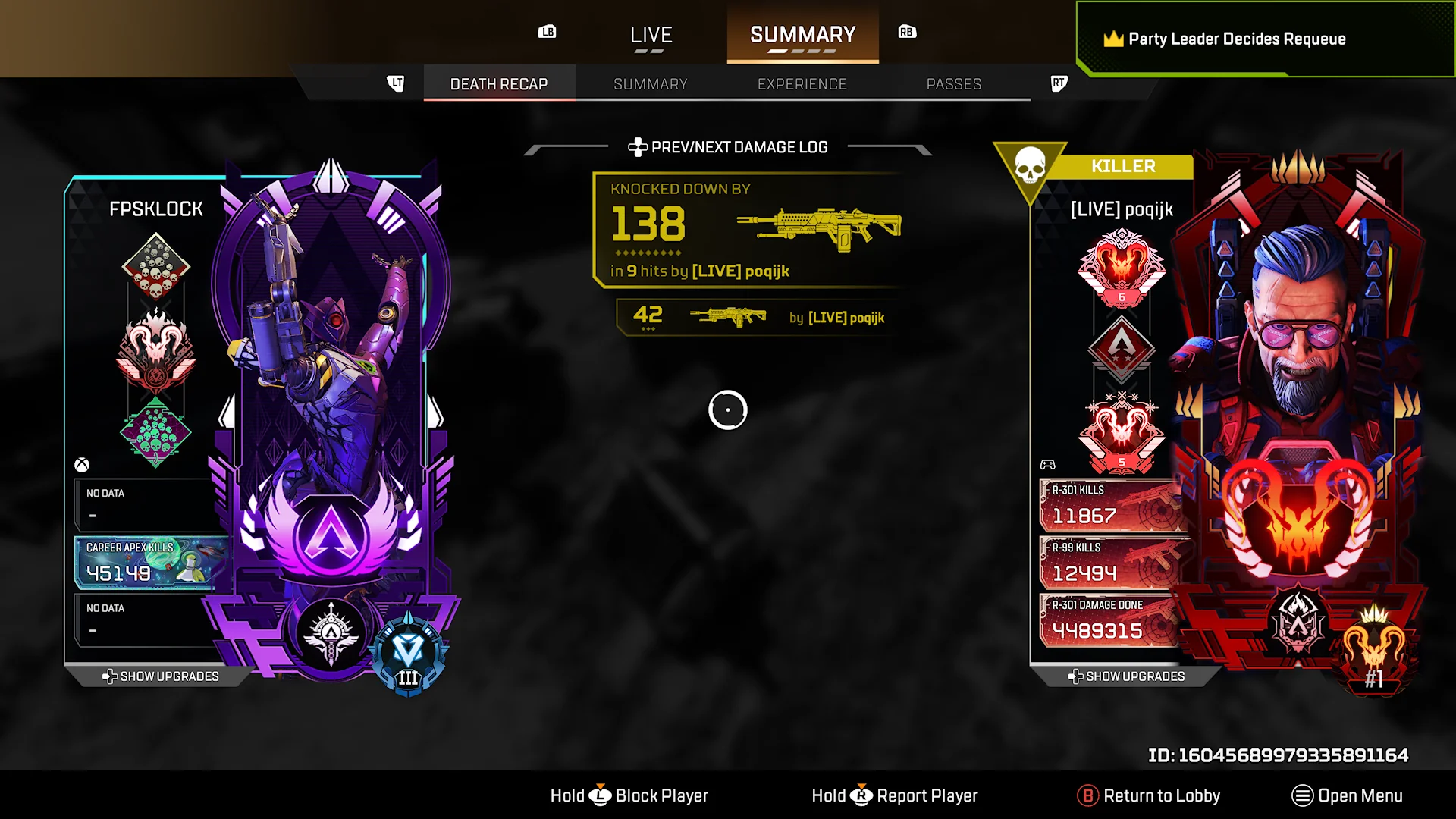Open the EXPERIENCE tab
1456x819 pixels.
[x=802, y=84]
